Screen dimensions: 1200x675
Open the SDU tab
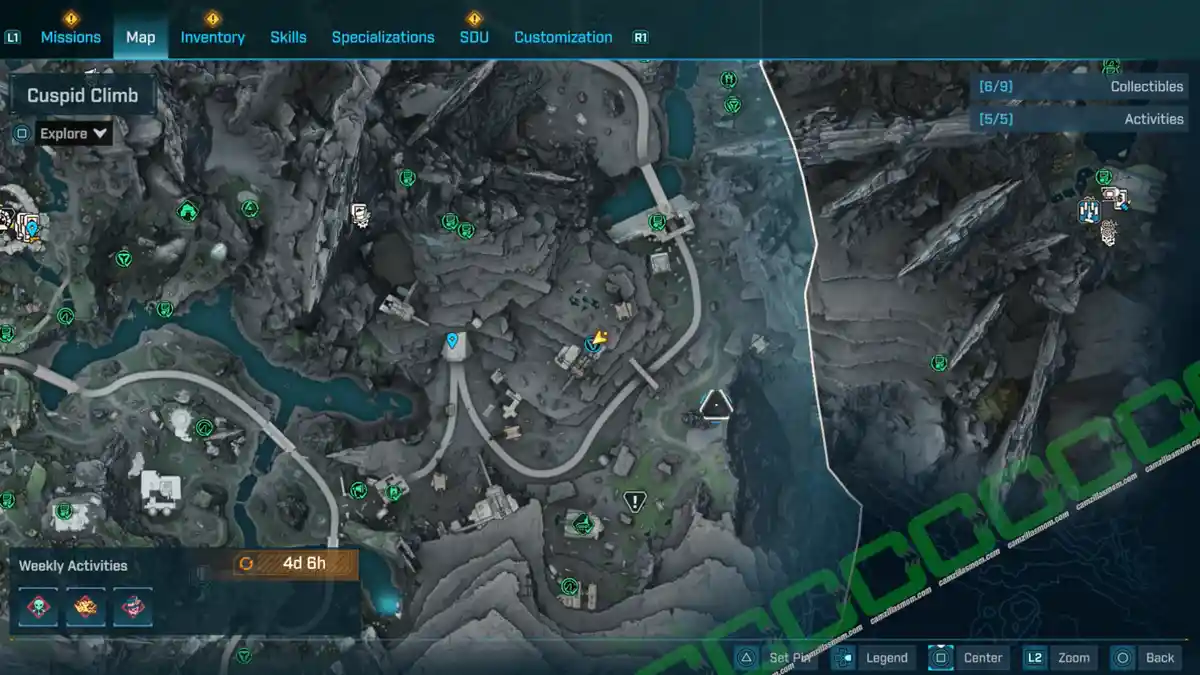[x=474, y=37]
